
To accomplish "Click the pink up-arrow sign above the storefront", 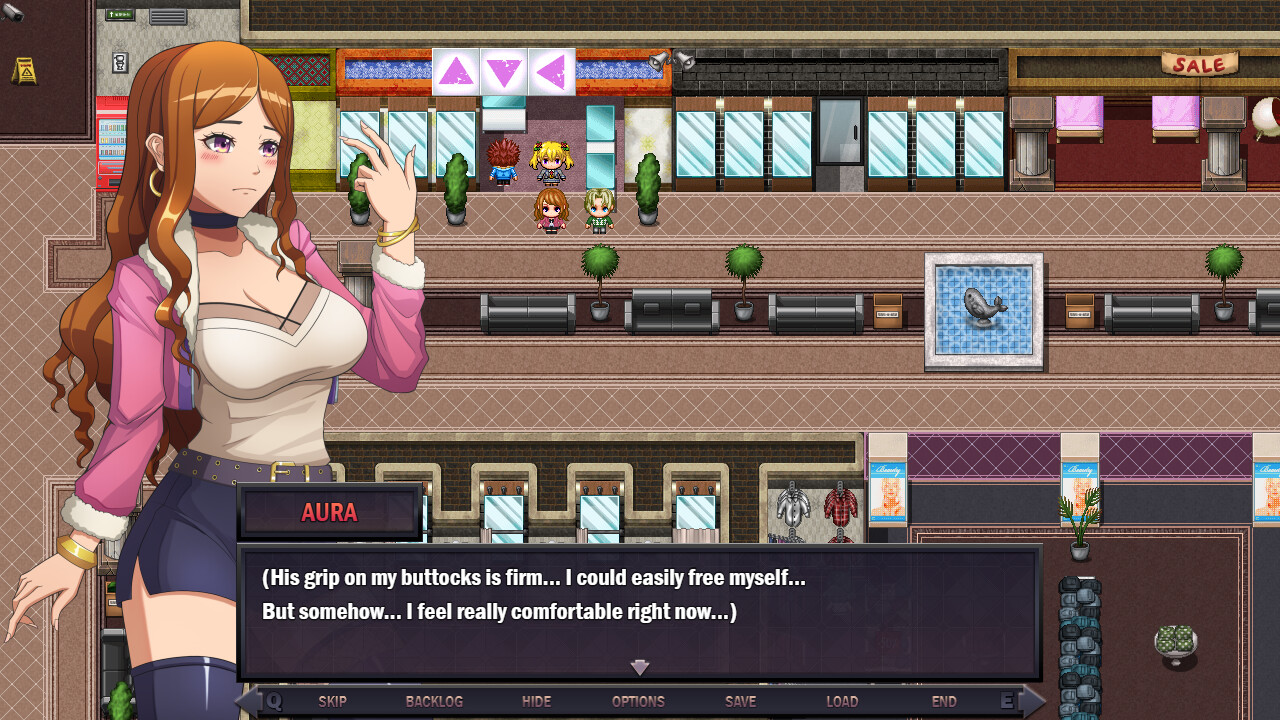I will tap(455, 73).
